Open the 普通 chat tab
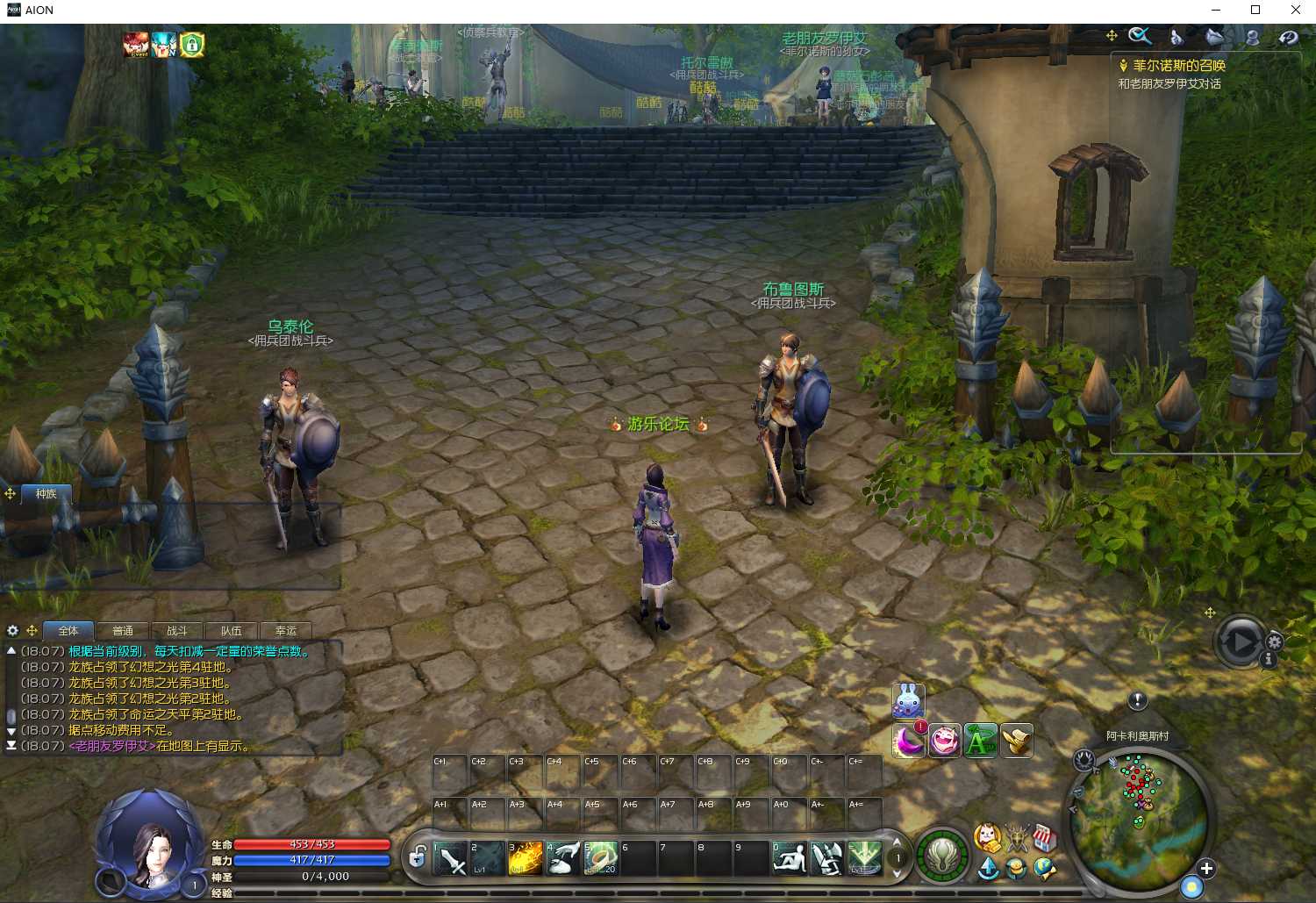Viewport: 1316px width, 903px height. click(123, 631)
